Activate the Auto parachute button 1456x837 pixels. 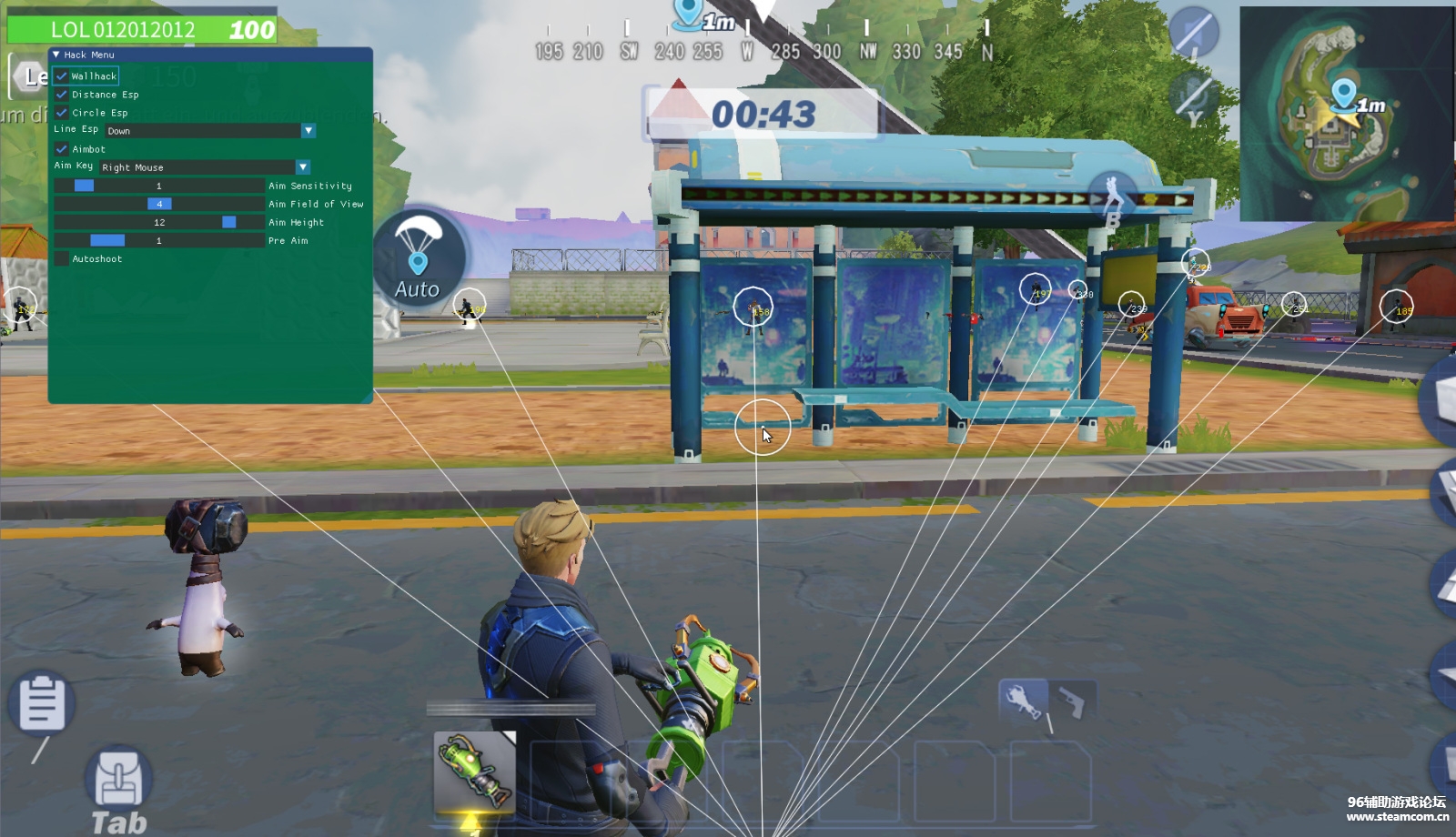click(x=418, y=256)
